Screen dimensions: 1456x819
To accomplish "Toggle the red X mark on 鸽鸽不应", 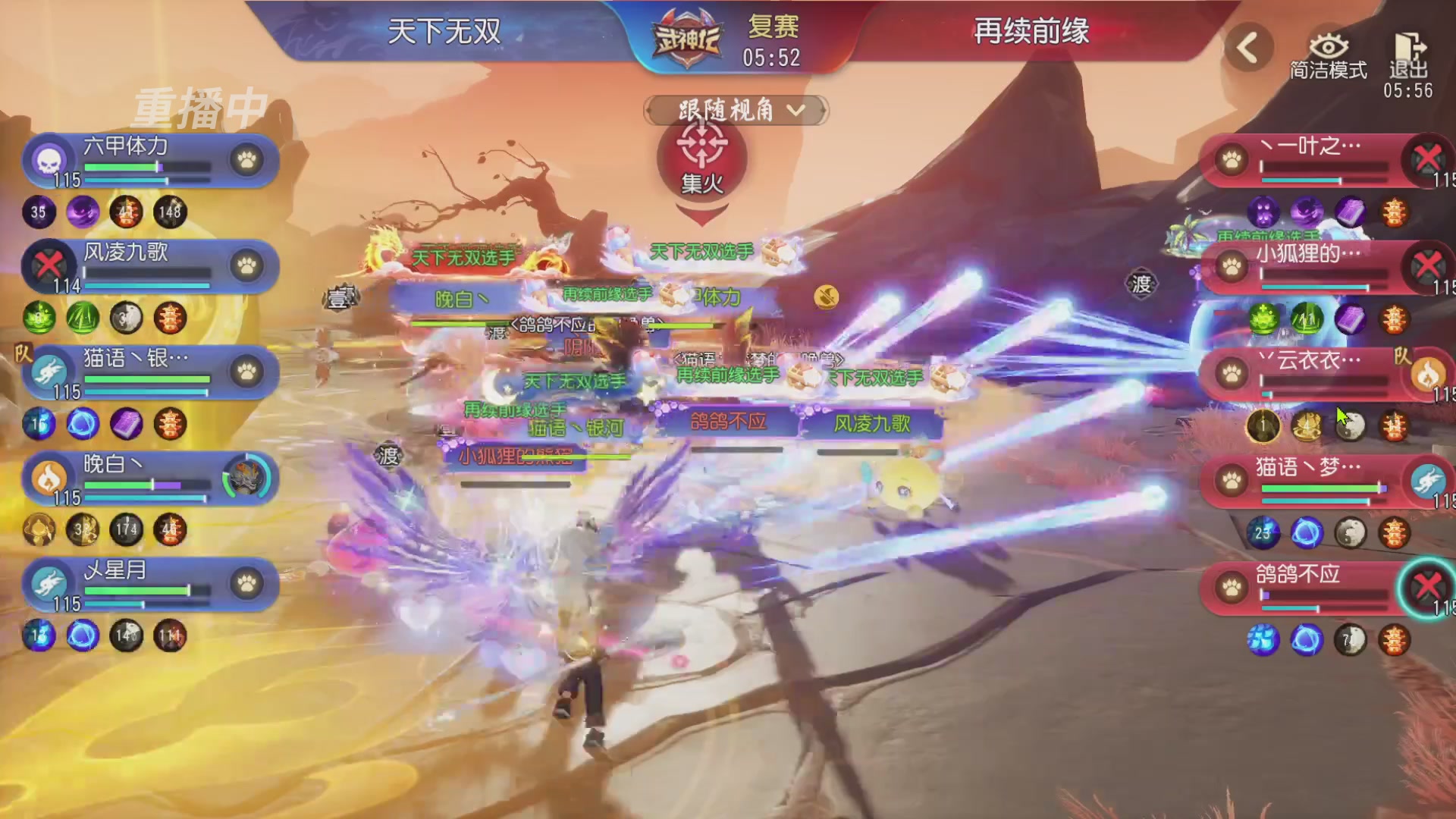I will [1429, 585].
